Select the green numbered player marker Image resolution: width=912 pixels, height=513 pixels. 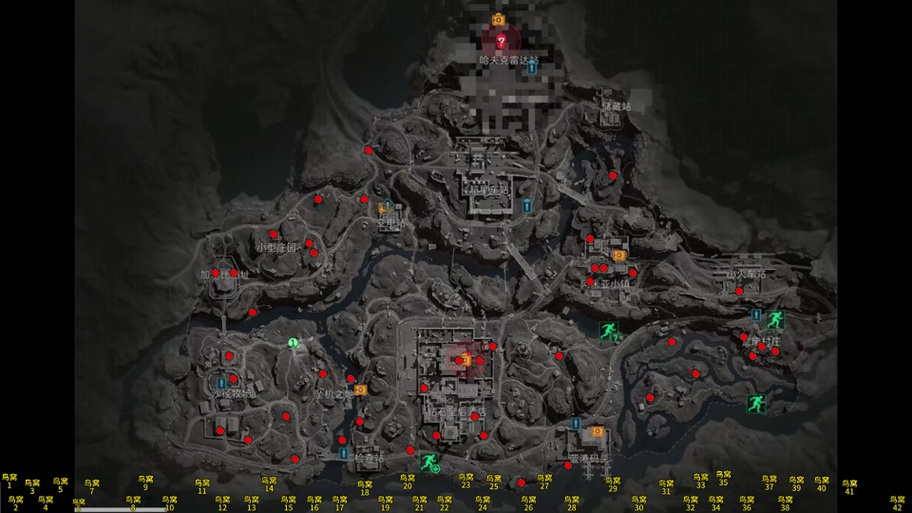[293, 343]
